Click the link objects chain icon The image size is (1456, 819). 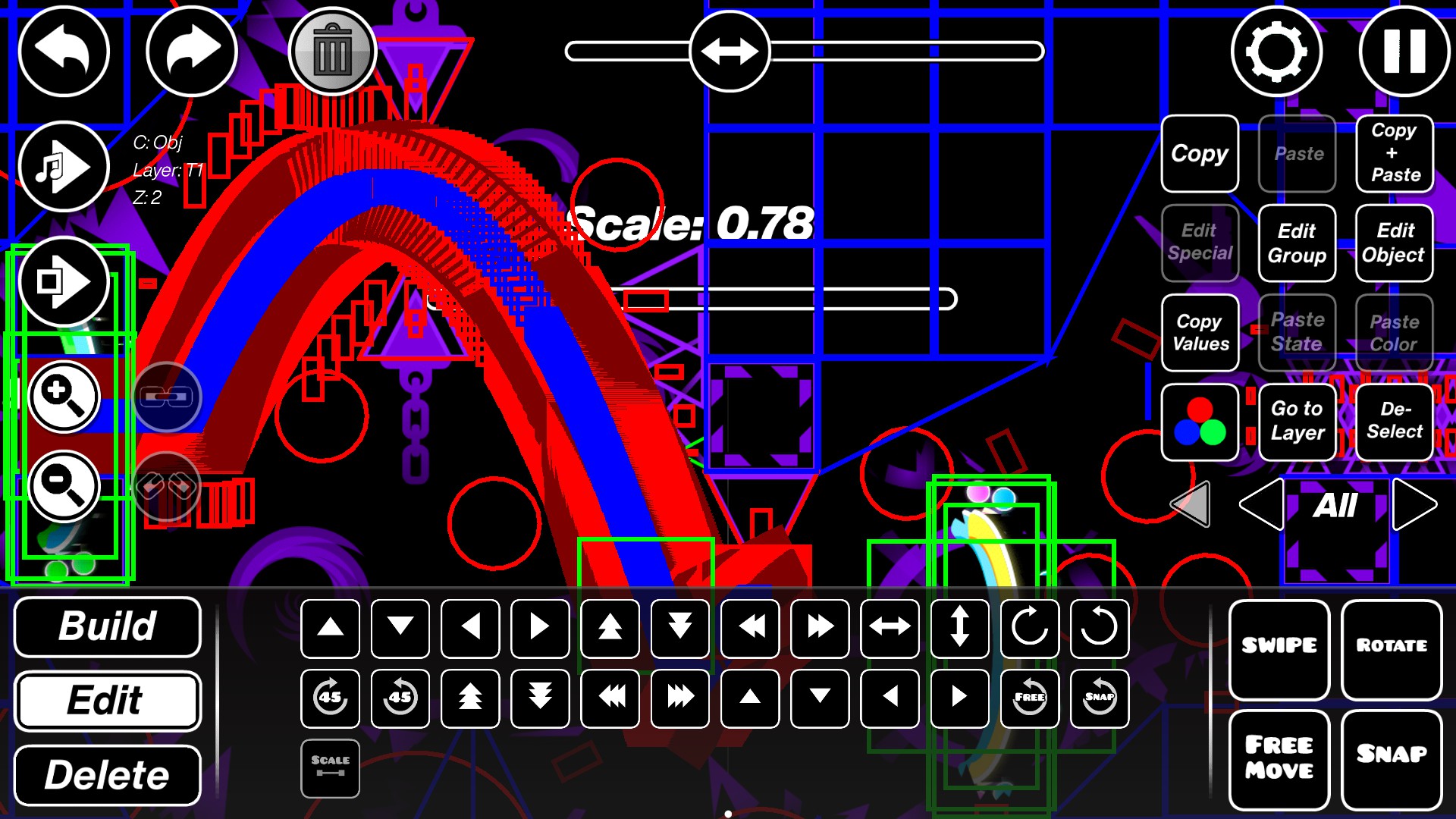tap(167, 396)
